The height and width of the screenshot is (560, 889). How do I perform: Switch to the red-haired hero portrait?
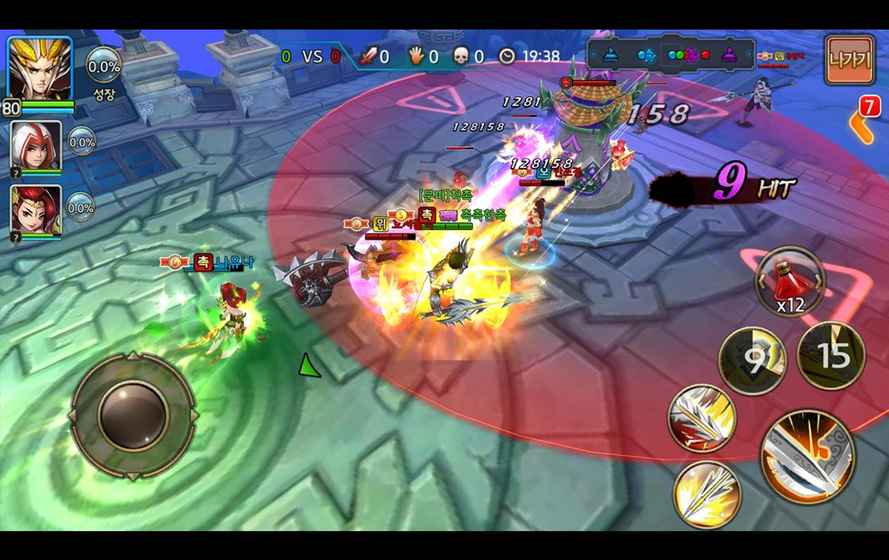[x=36, y=210]
